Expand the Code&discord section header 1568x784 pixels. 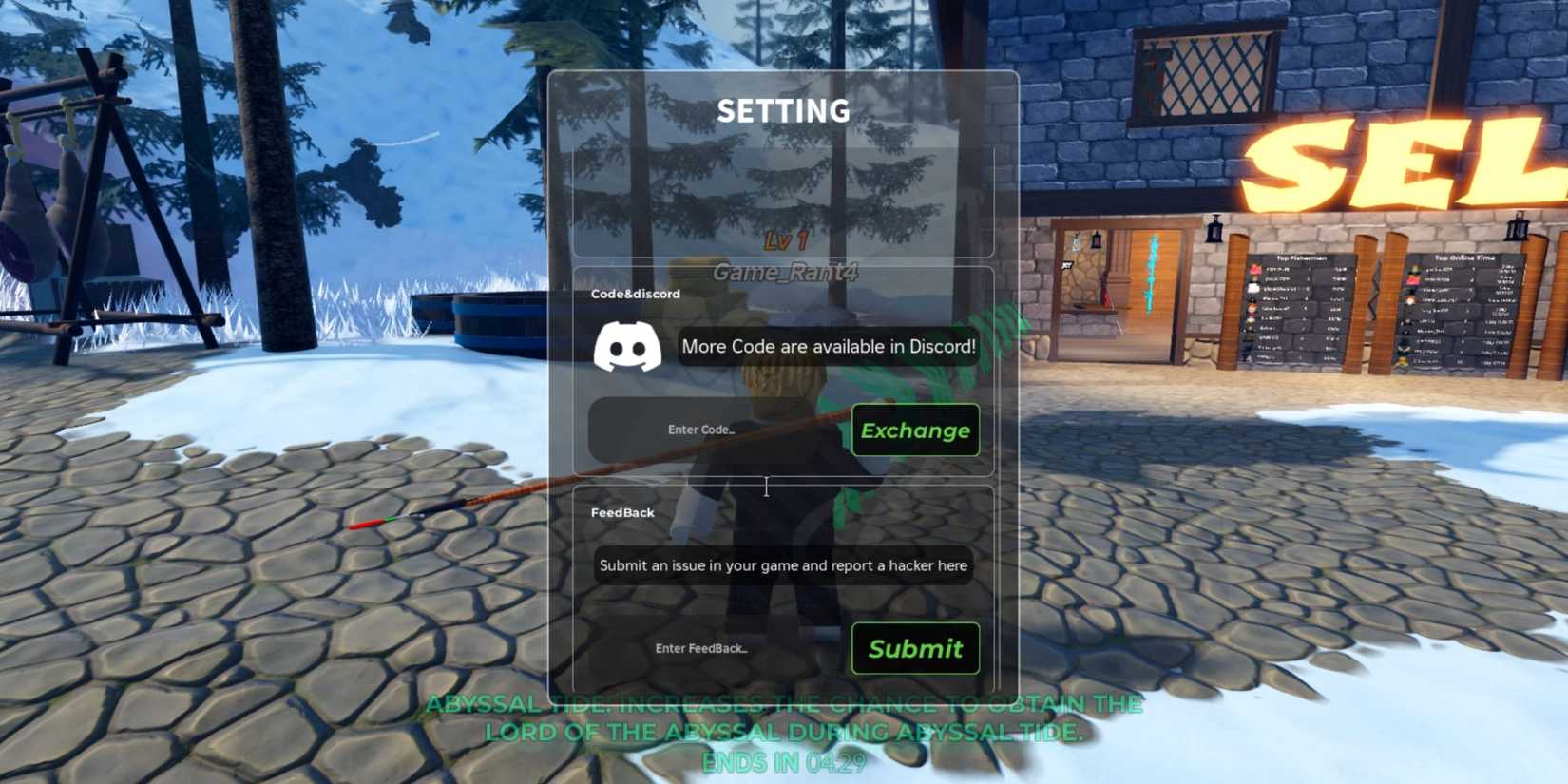[x=633, y=294]
